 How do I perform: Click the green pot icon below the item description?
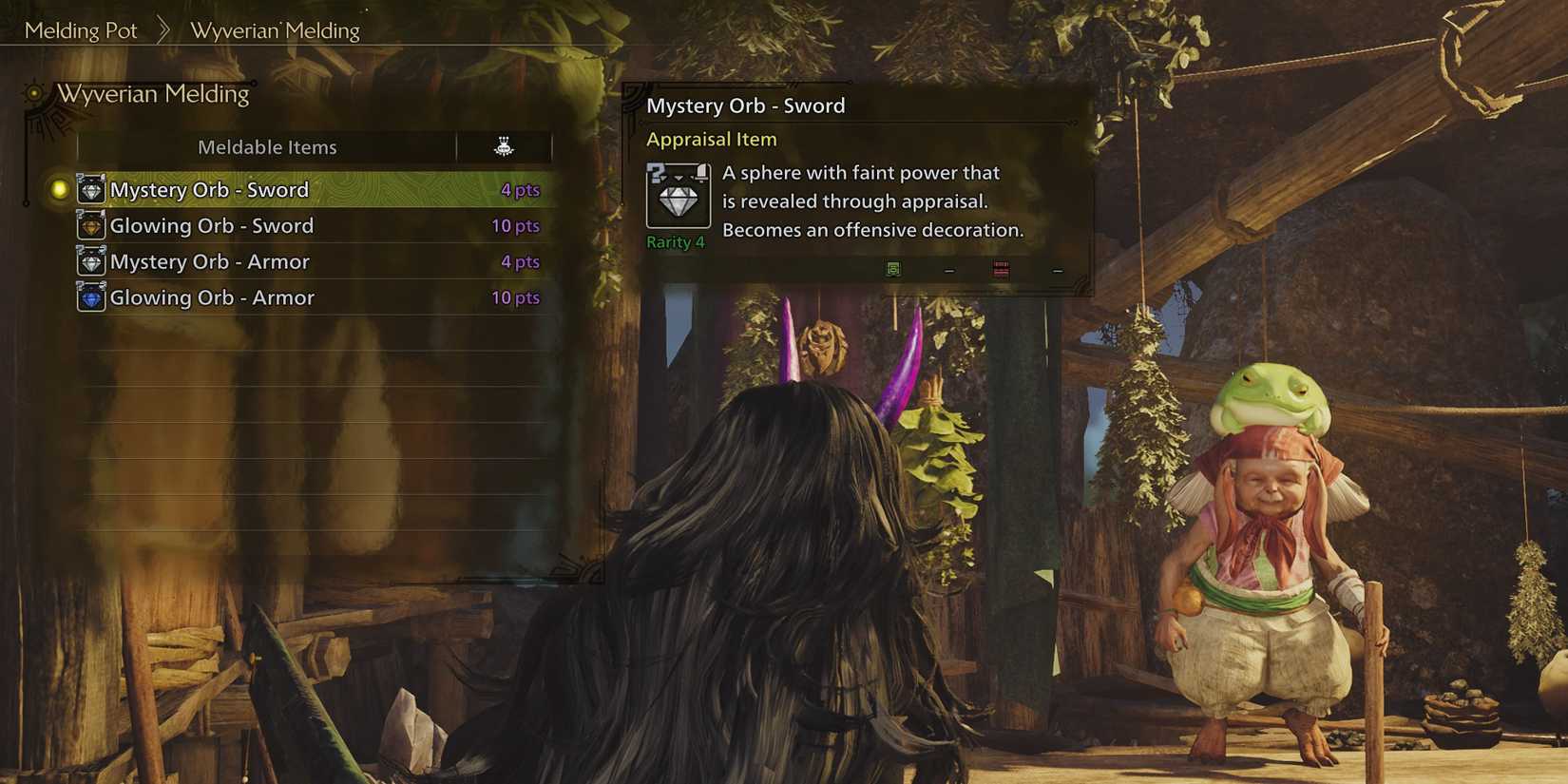coord(891,270)
